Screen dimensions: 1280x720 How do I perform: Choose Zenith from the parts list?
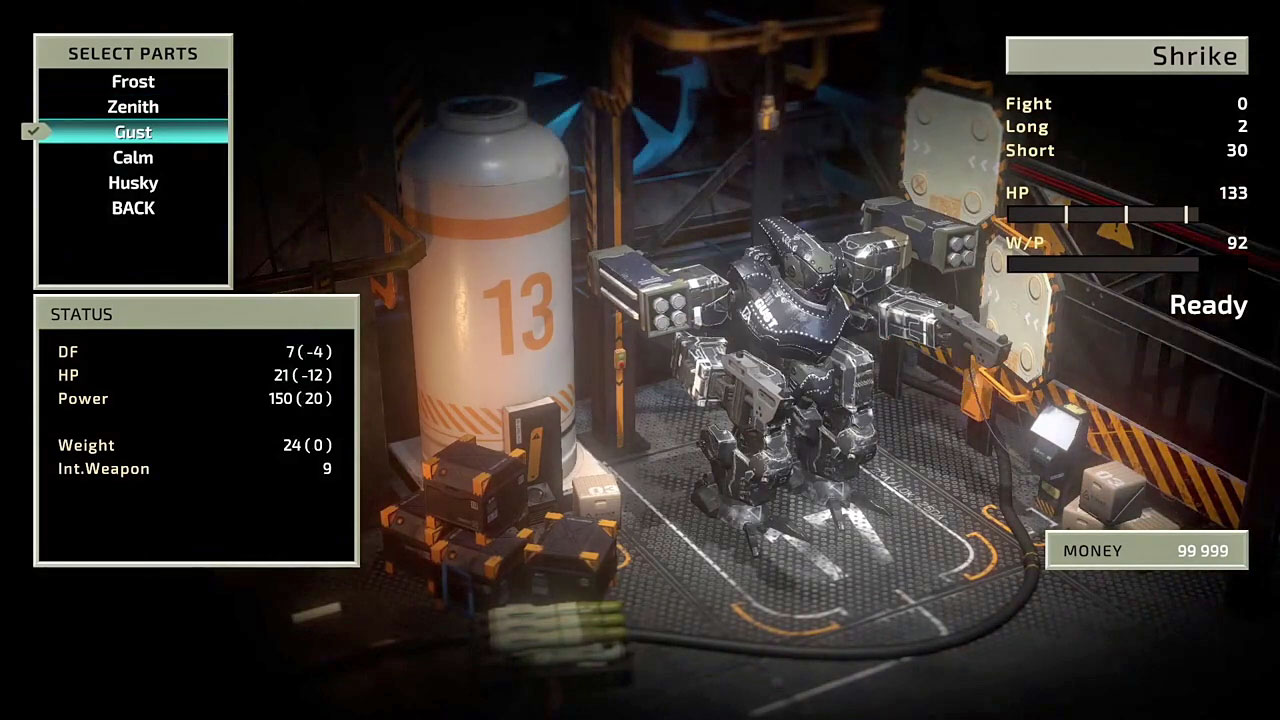[133, 107]
